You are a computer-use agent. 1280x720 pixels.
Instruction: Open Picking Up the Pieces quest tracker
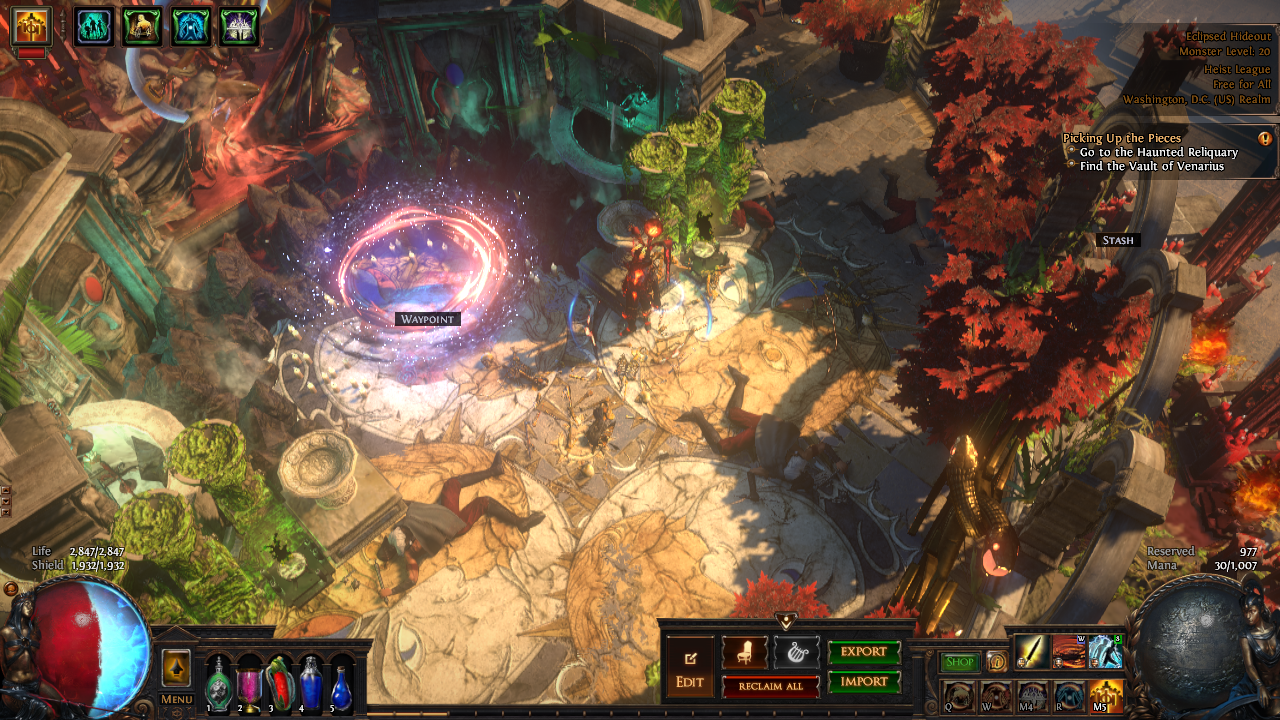[1122, 138]
